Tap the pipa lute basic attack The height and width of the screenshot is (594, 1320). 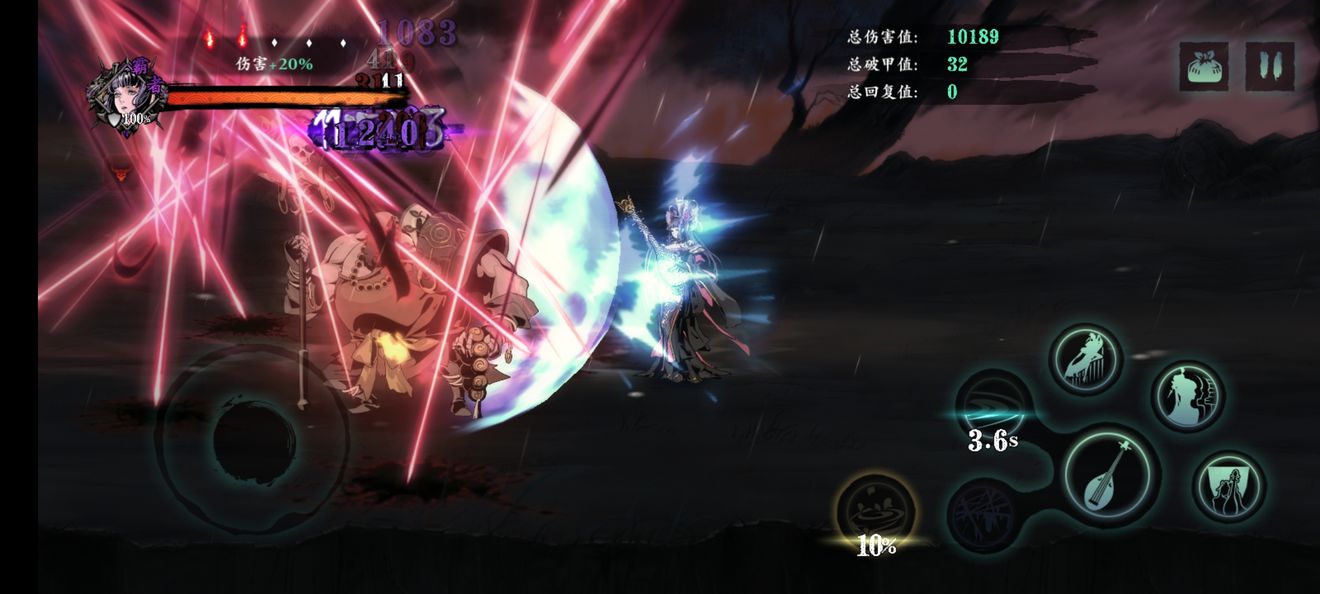[x=1111, y=476]
